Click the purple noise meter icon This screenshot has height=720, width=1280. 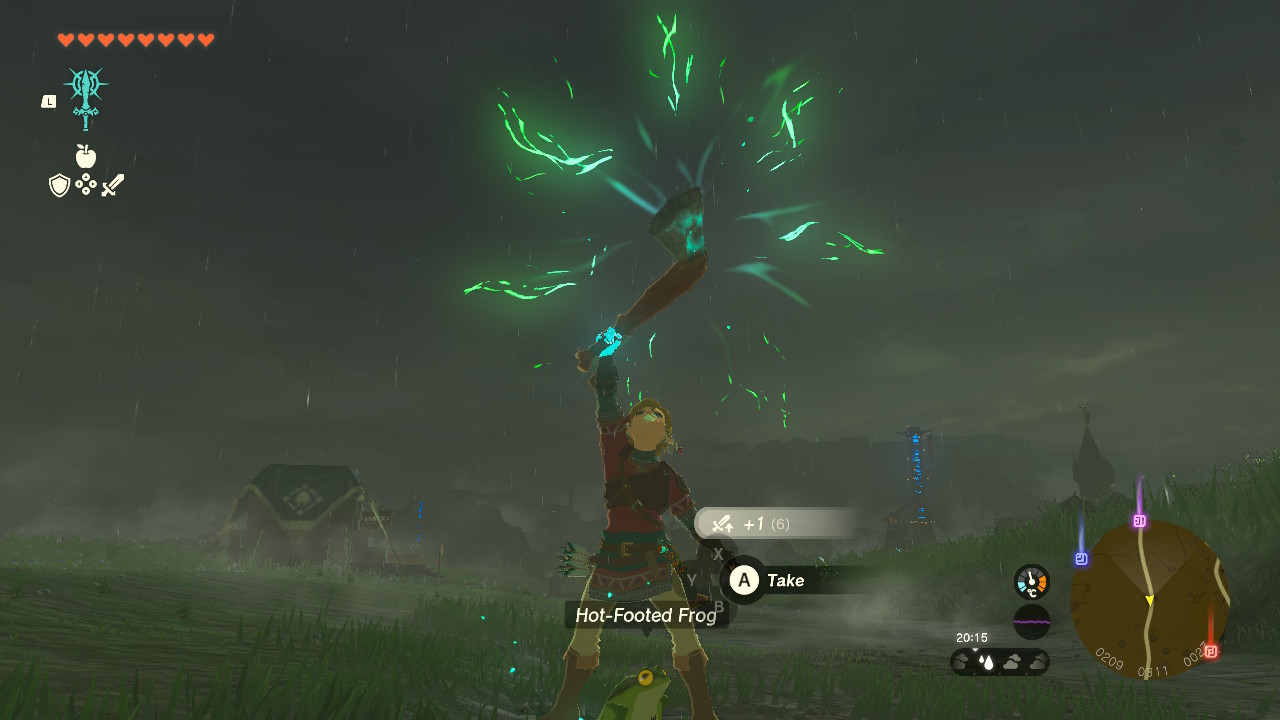(x=1030, y=621)
